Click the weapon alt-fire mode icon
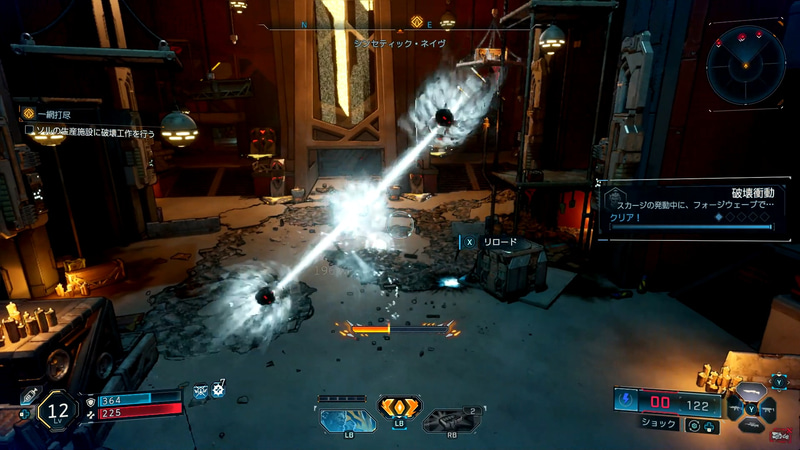Screen dimensions: 800x450 coord(692,426)
